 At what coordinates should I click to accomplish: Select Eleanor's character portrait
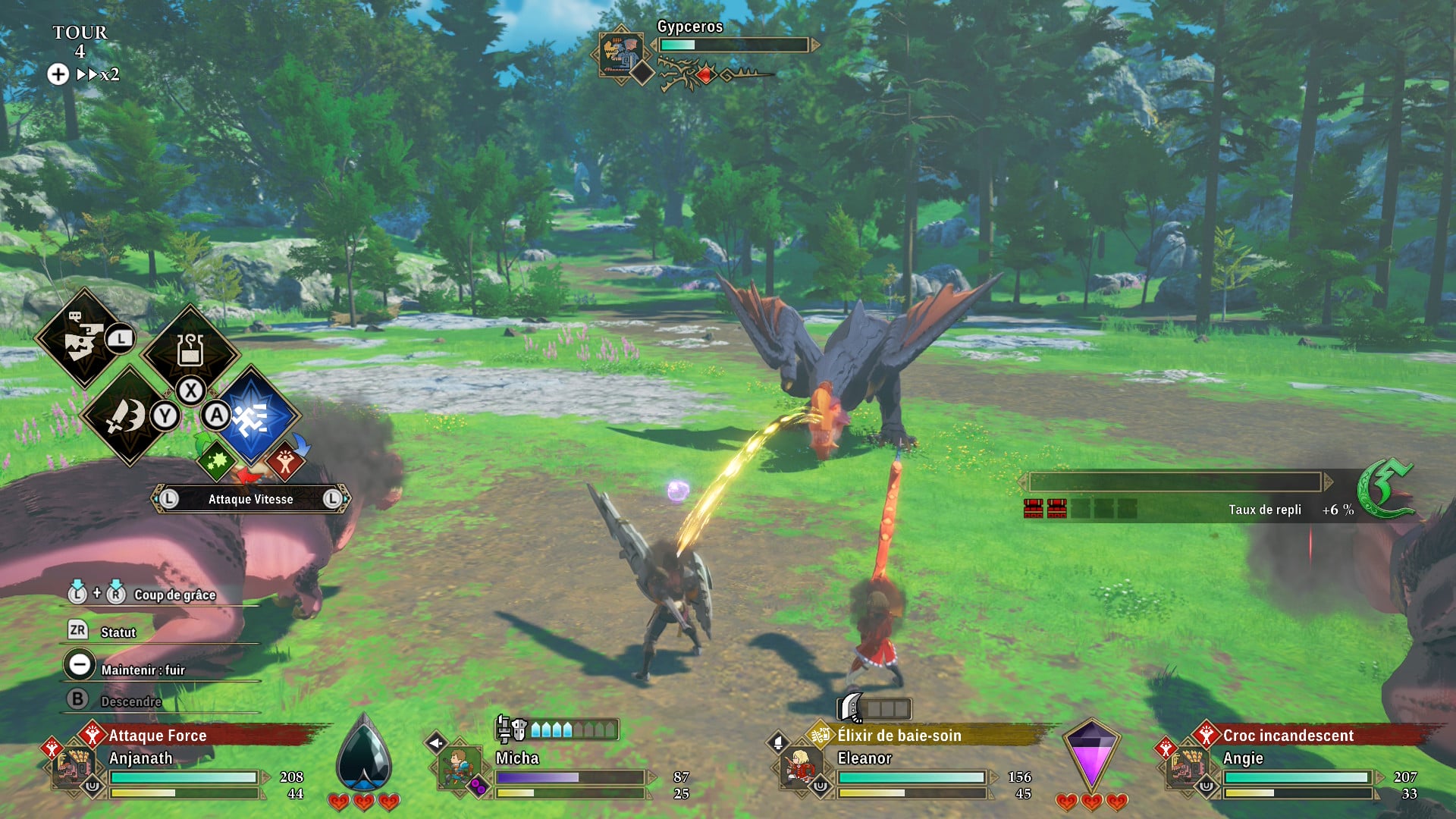800,766
